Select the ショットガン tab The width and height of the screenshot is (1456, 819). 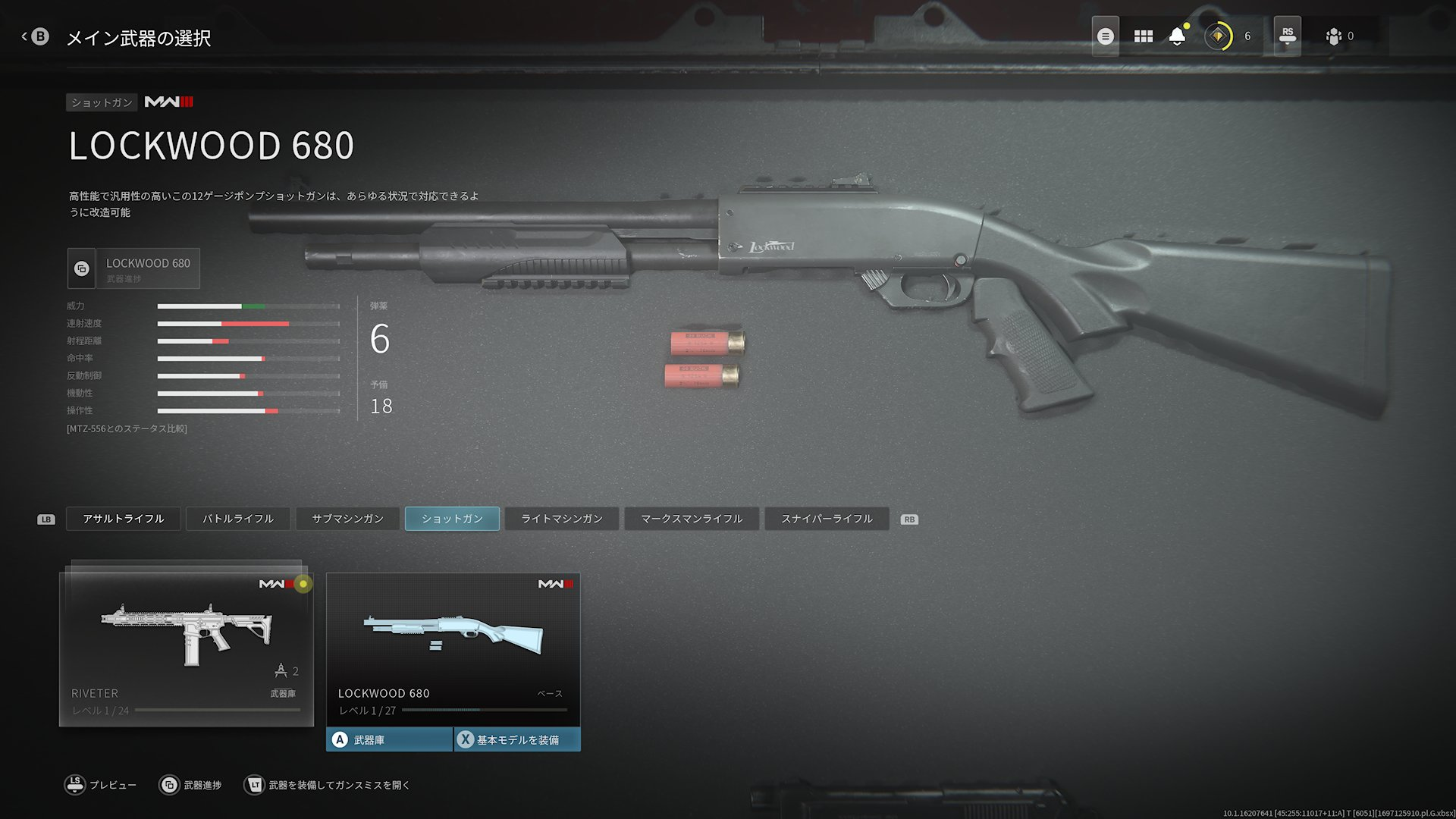coord(452,519)
